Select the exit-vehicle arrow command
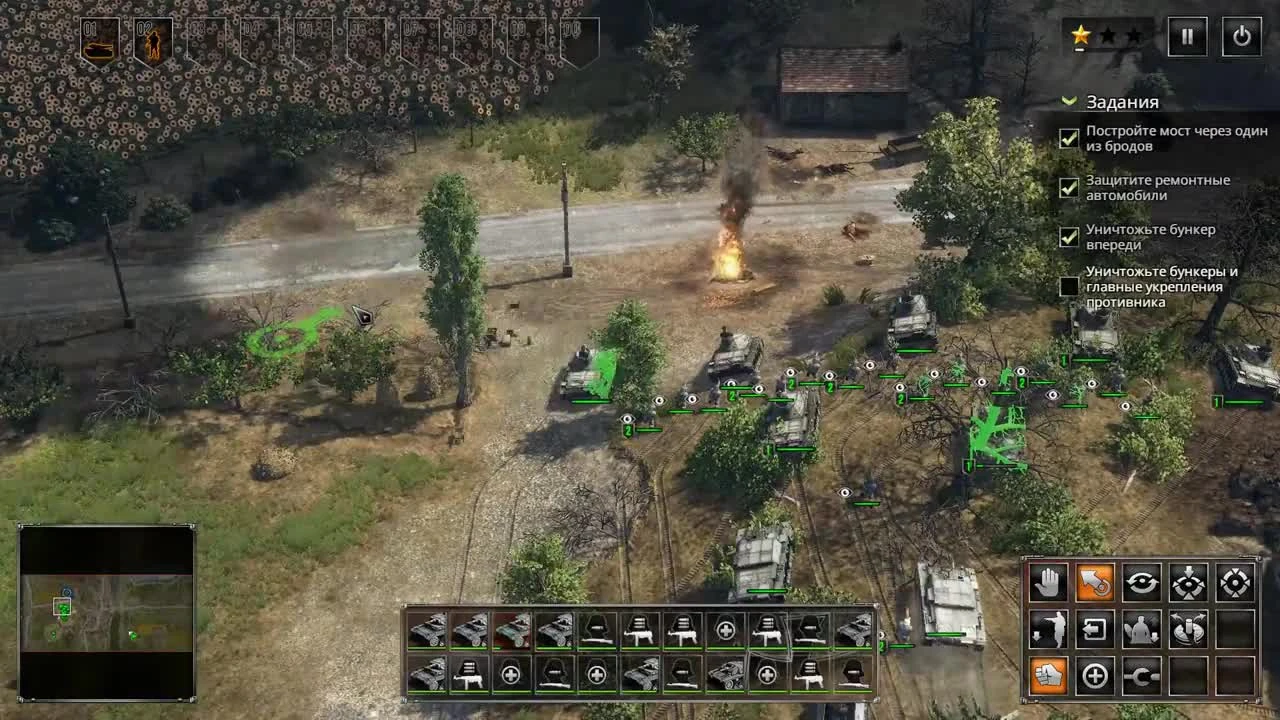The height and width of the screenshot is (720, 1280). [x=1095, y=630]
